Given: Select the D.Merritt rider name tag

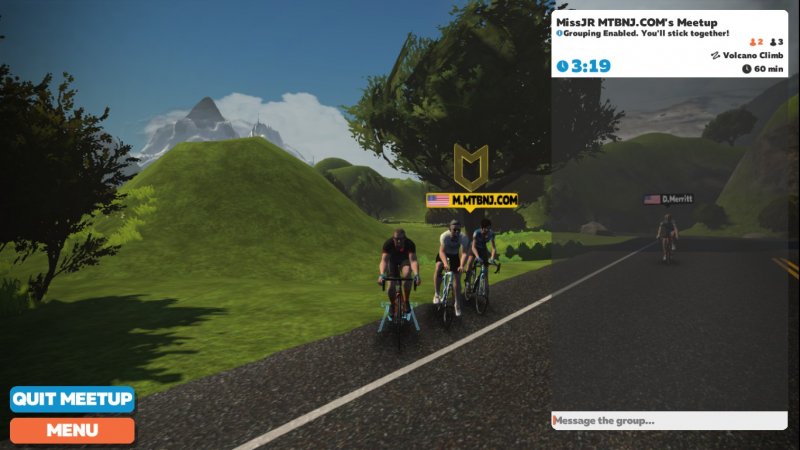Looking at the screenshot, I should tap(669, 199).
